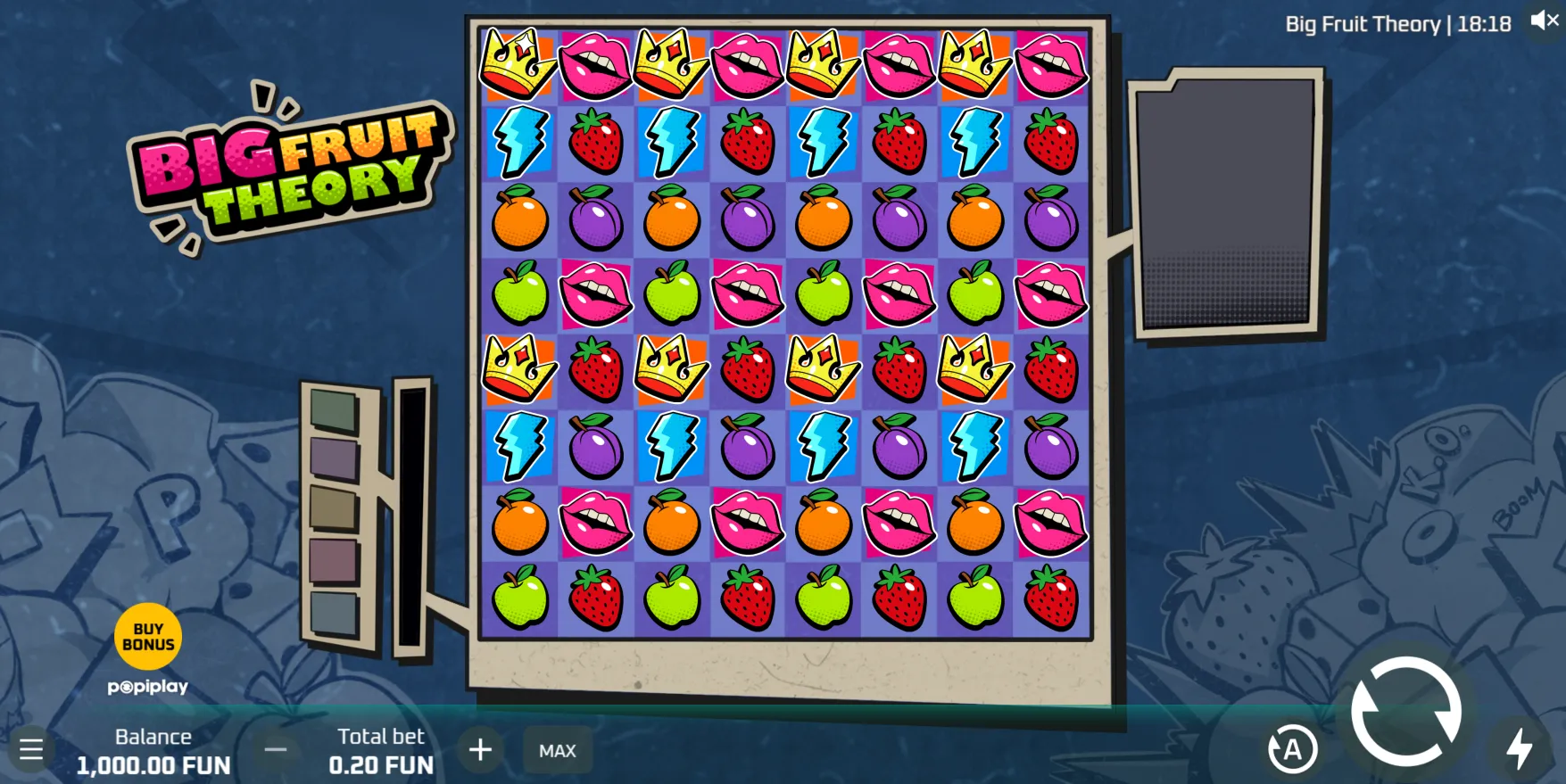The height and width of the screenshot is (784, 1566).
Task: Open the hamburger menu
Action: pyautogui.click(x=31, y=749)
